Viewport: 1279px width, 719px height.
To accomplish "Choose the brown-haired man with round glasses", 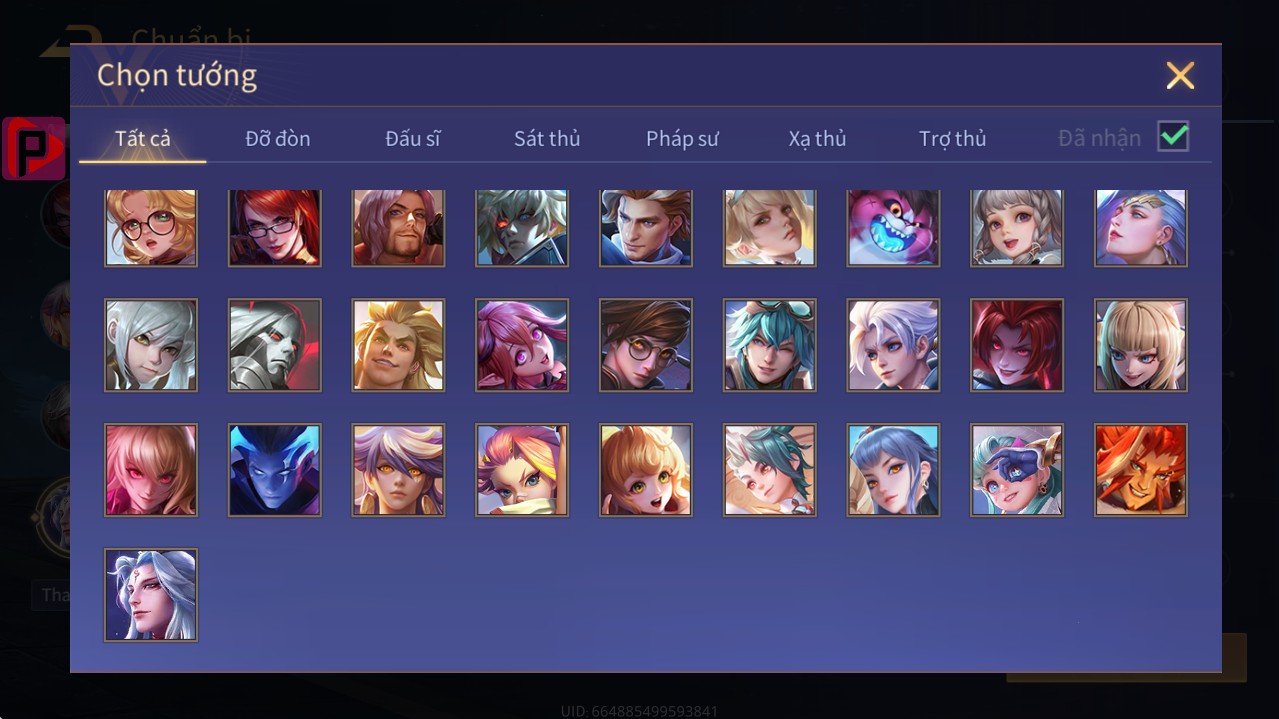I will [646, 345].
